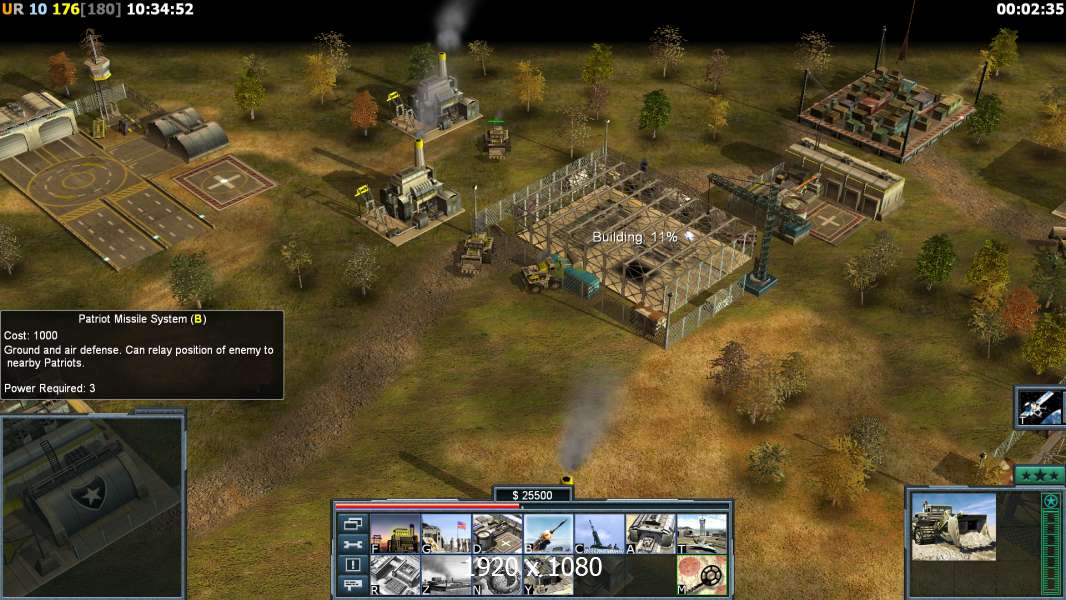The width and height of the screenshot is (1066, 600).
Task: Choose the Airfield build icon
Action: coord(701,534)
